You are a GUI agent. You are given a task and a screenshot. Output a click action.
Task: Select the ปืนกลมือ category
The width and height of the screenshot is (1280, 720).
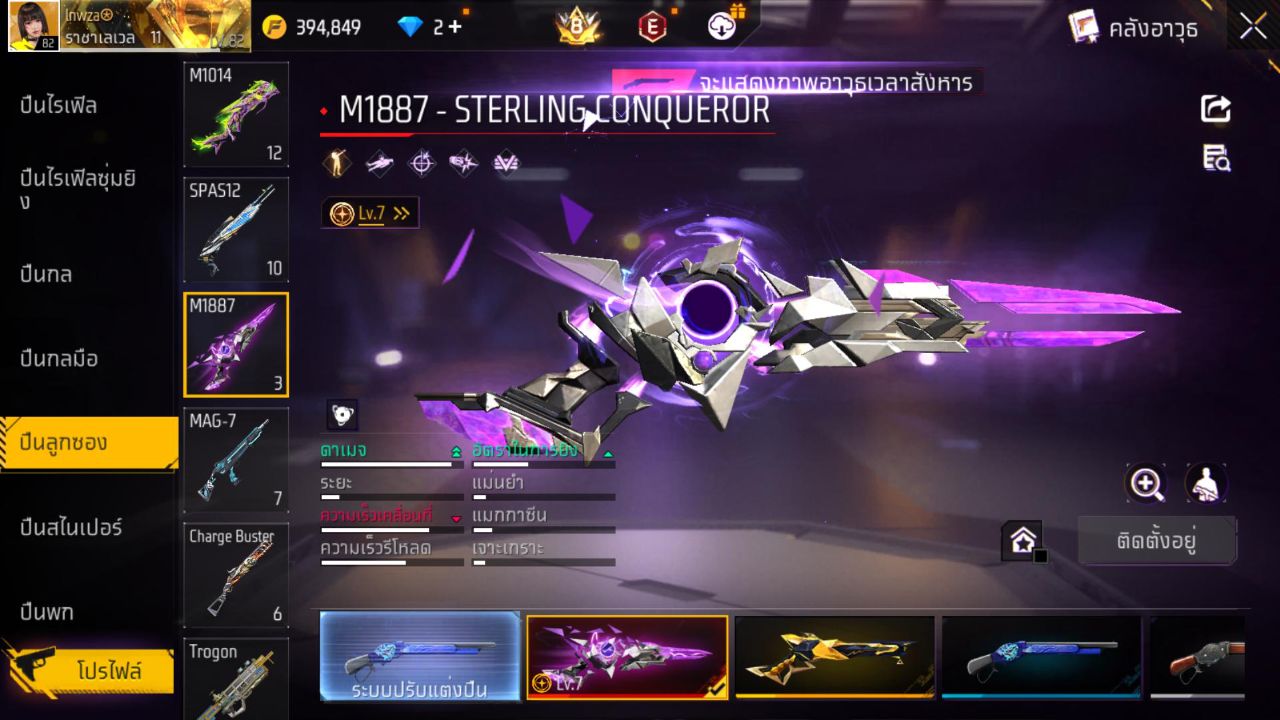pyautogui.click(x=59, y=358)
